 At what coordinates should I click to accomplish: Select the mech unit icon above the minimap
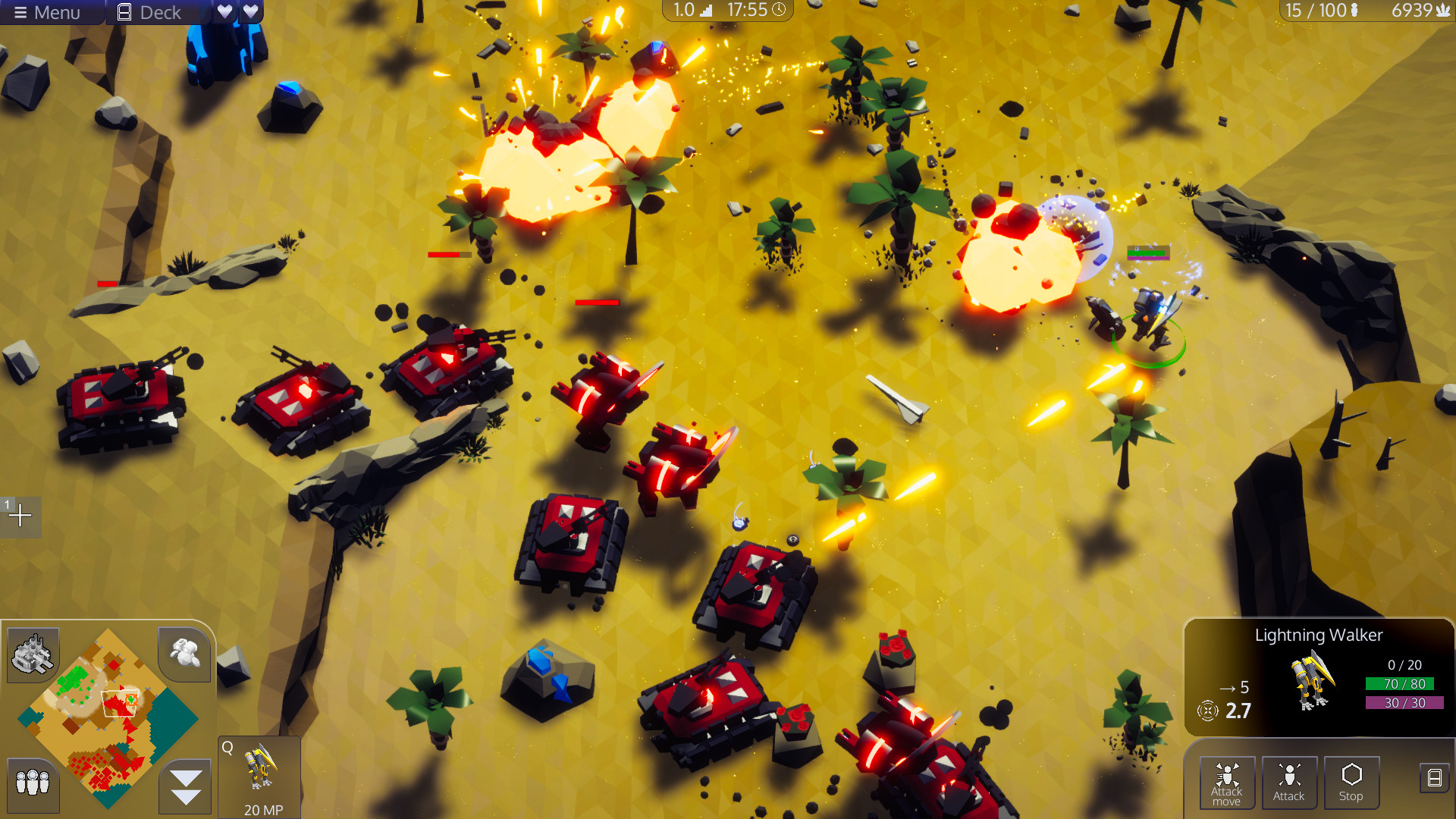[184, 654]
